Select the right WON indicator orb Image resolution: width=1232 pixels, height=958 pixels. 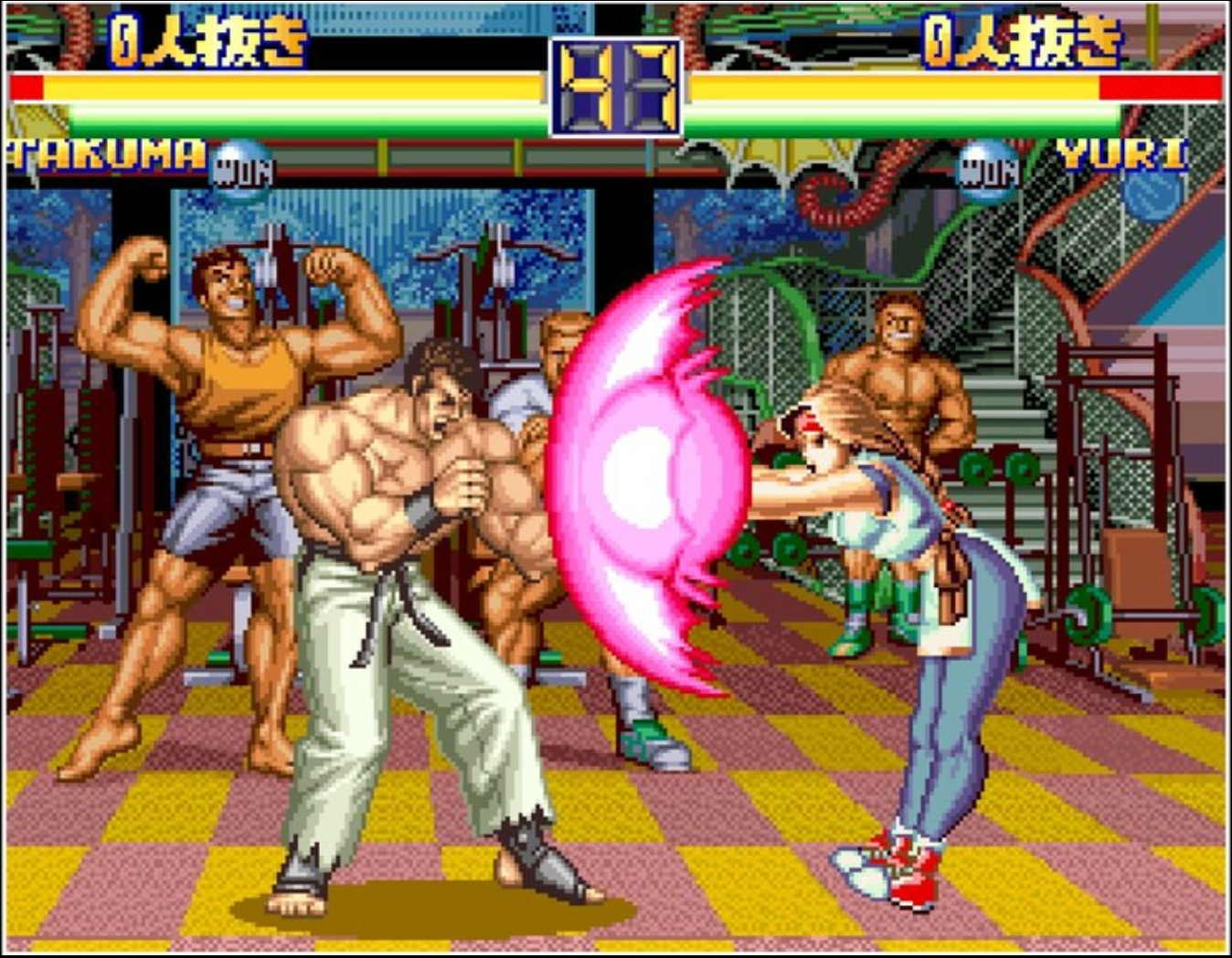pyautogui.click(x=988, y=165)
